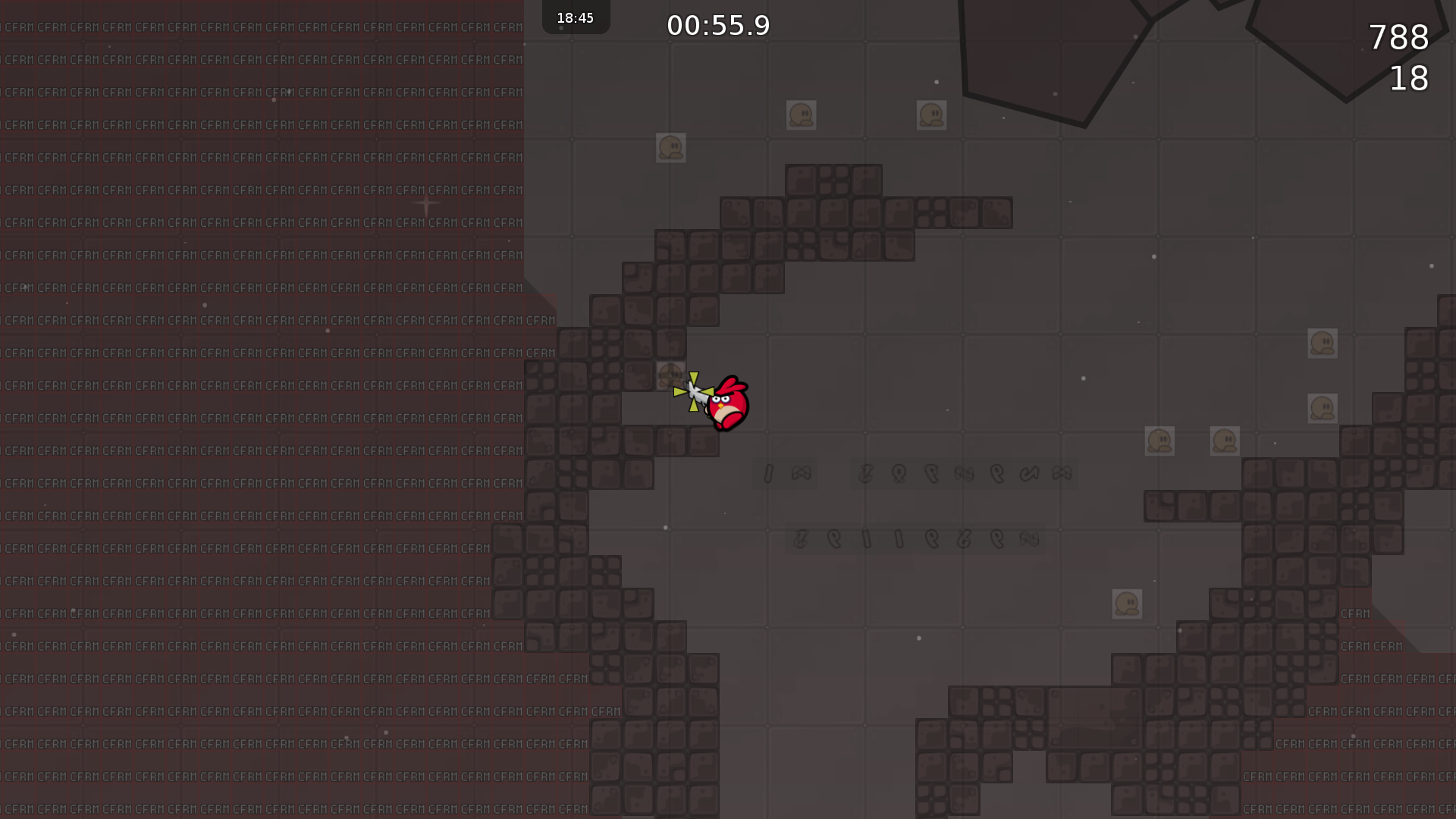Image resolution: width=1456 pixels, height=819 pixels.
Task: Click the 00:55.9 run timer display
Action: pyautogui.click(x=717, y=25)
